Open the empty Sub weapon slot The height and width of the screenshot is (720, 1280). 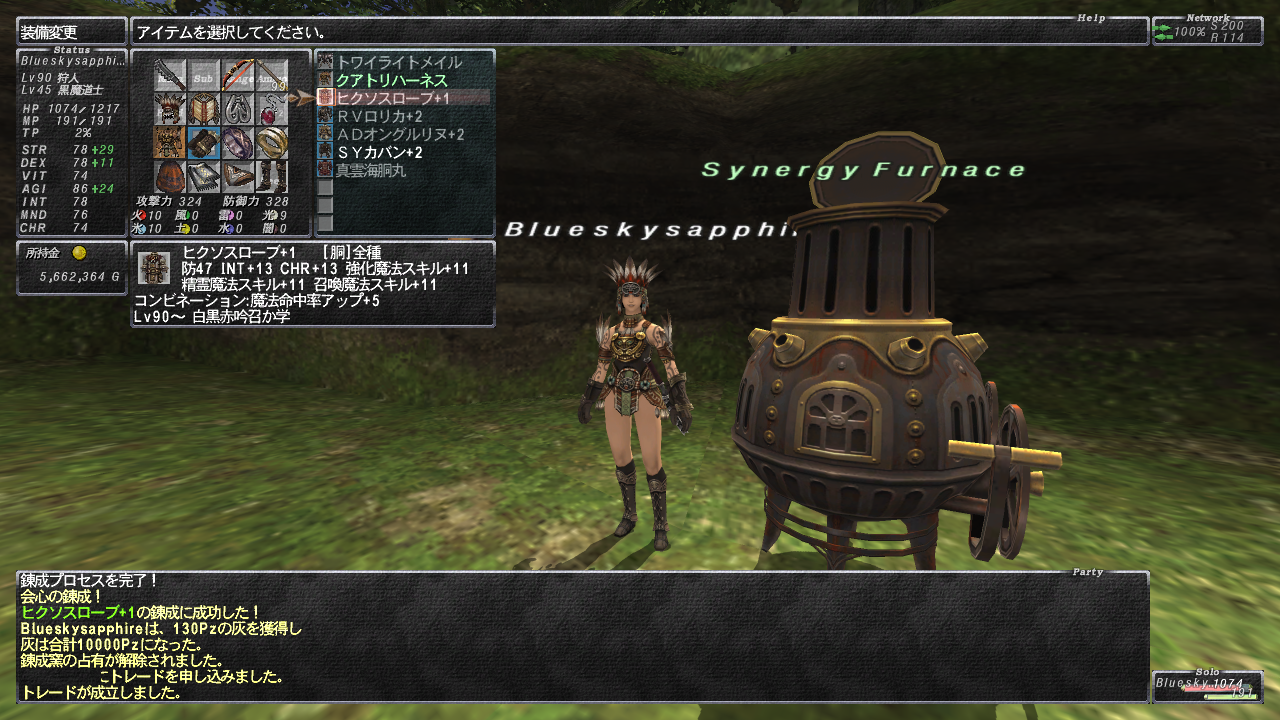203,76
